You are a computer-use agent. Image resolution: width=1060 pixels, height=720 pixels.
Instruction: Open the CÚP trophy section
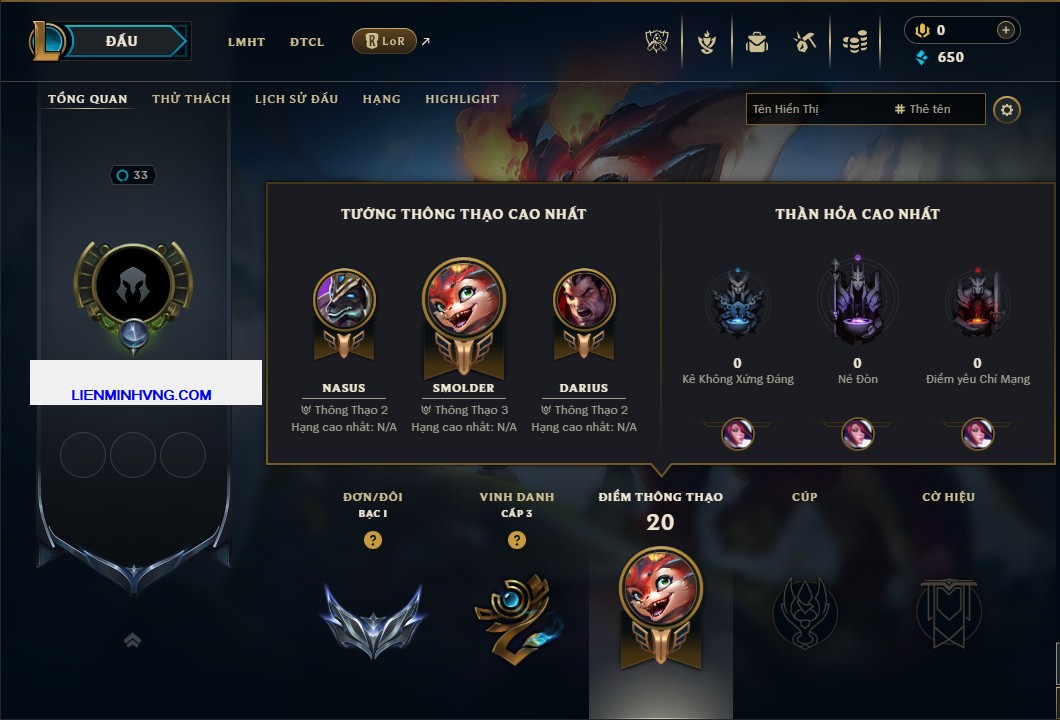tap(805, 610)
